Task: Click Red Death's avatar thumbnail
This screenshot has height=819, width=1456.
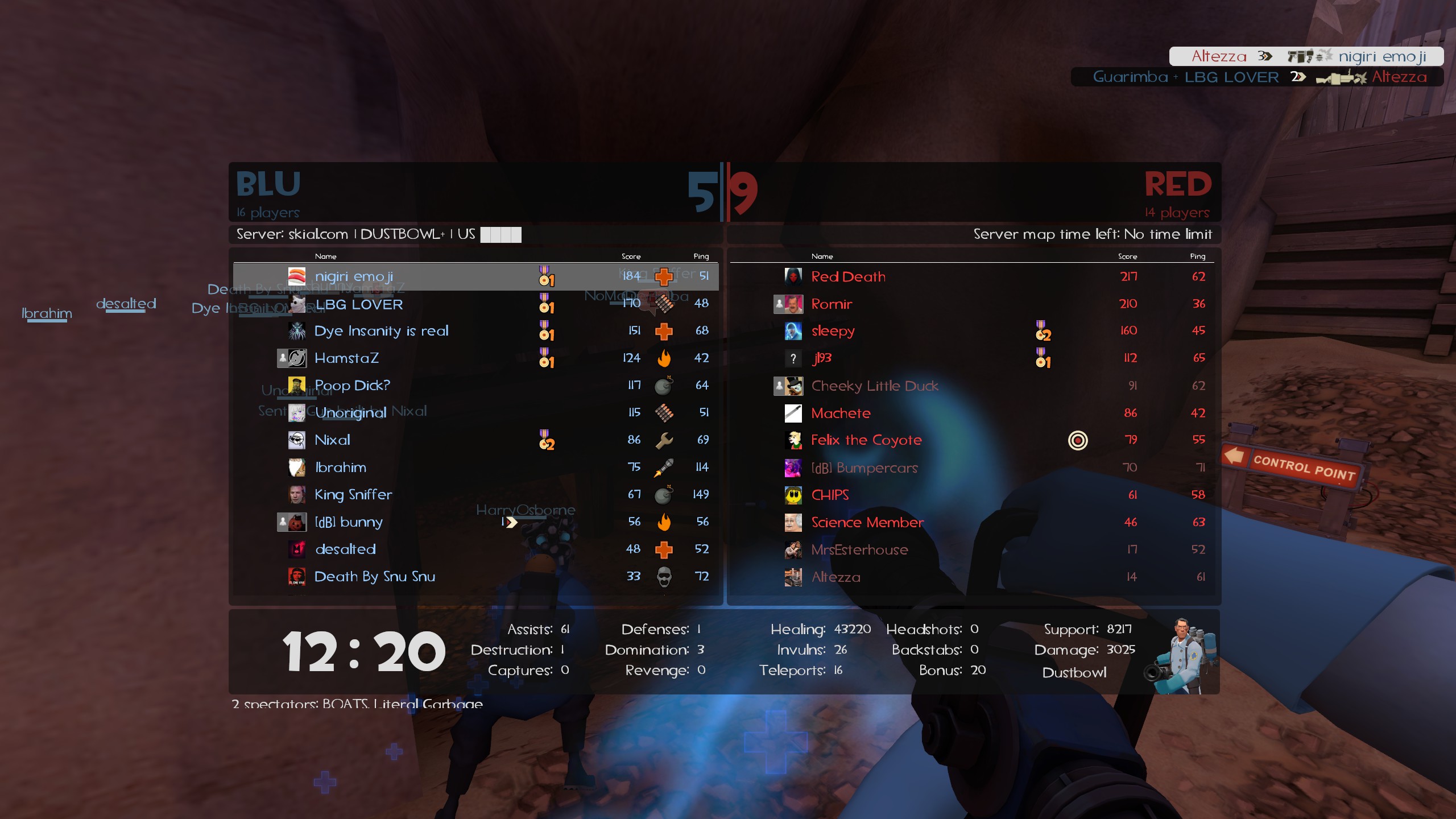Action: [x=792, y=276]
